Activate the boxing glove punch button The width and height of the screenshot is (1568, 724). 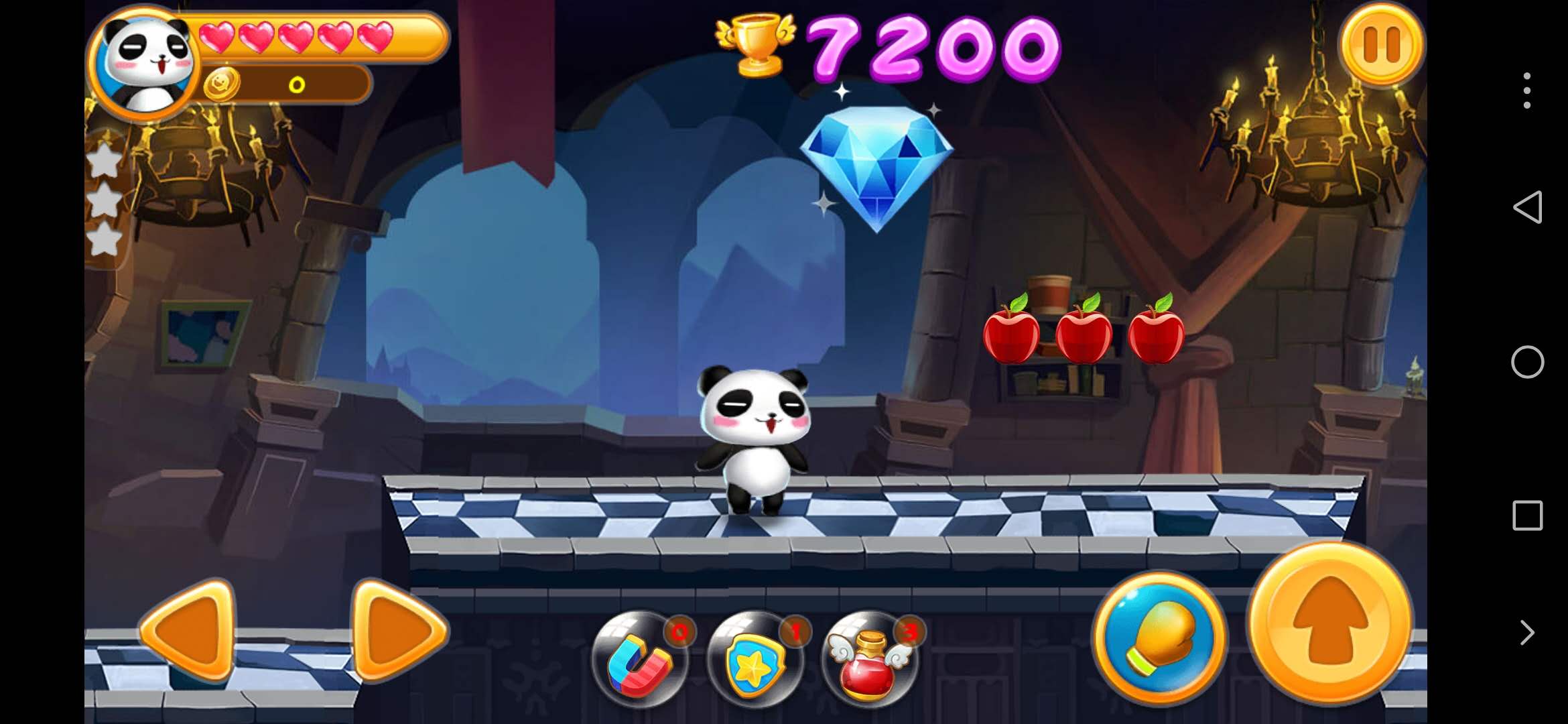coord(1160,638)
